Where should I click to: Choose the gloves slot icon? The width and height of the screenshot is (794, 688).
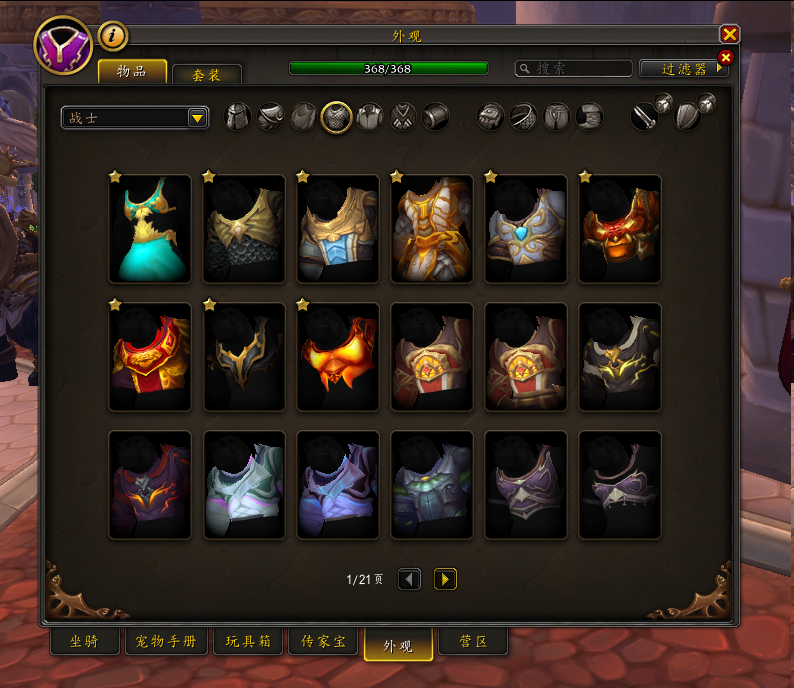(491, 117)
